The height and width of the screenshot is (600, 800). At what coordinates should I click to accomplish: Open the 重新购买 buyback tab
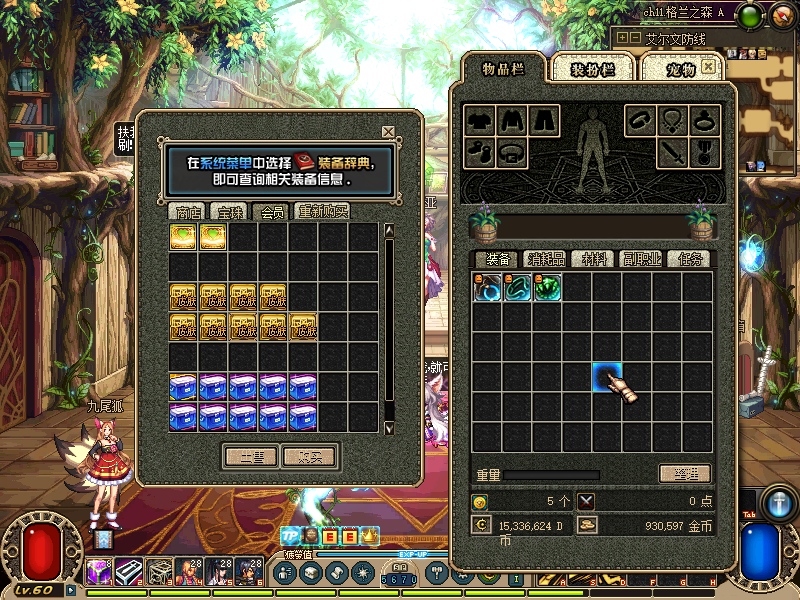click(323, 212)
